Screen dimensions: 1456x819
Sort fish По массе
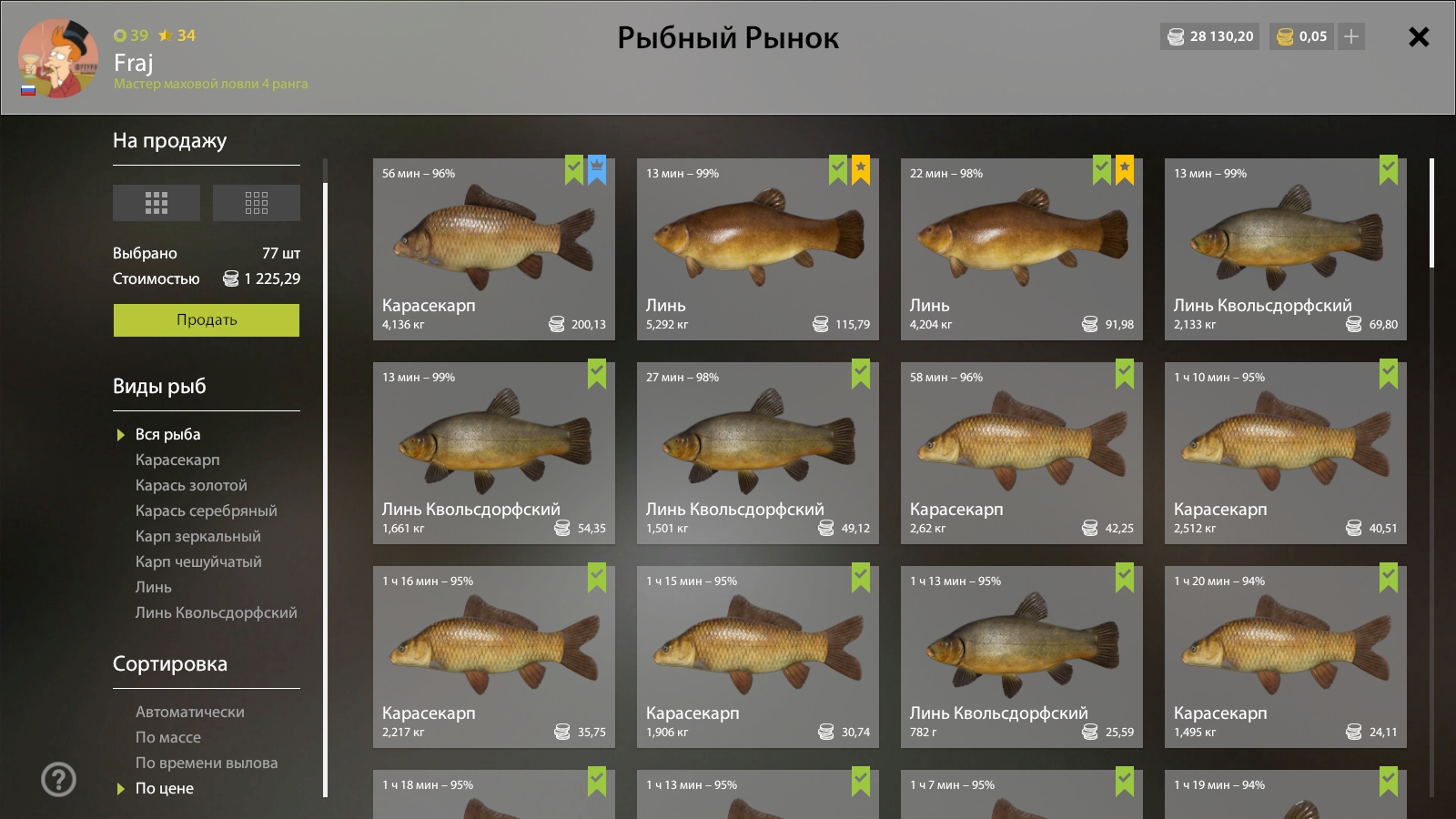tap(168, 738)
